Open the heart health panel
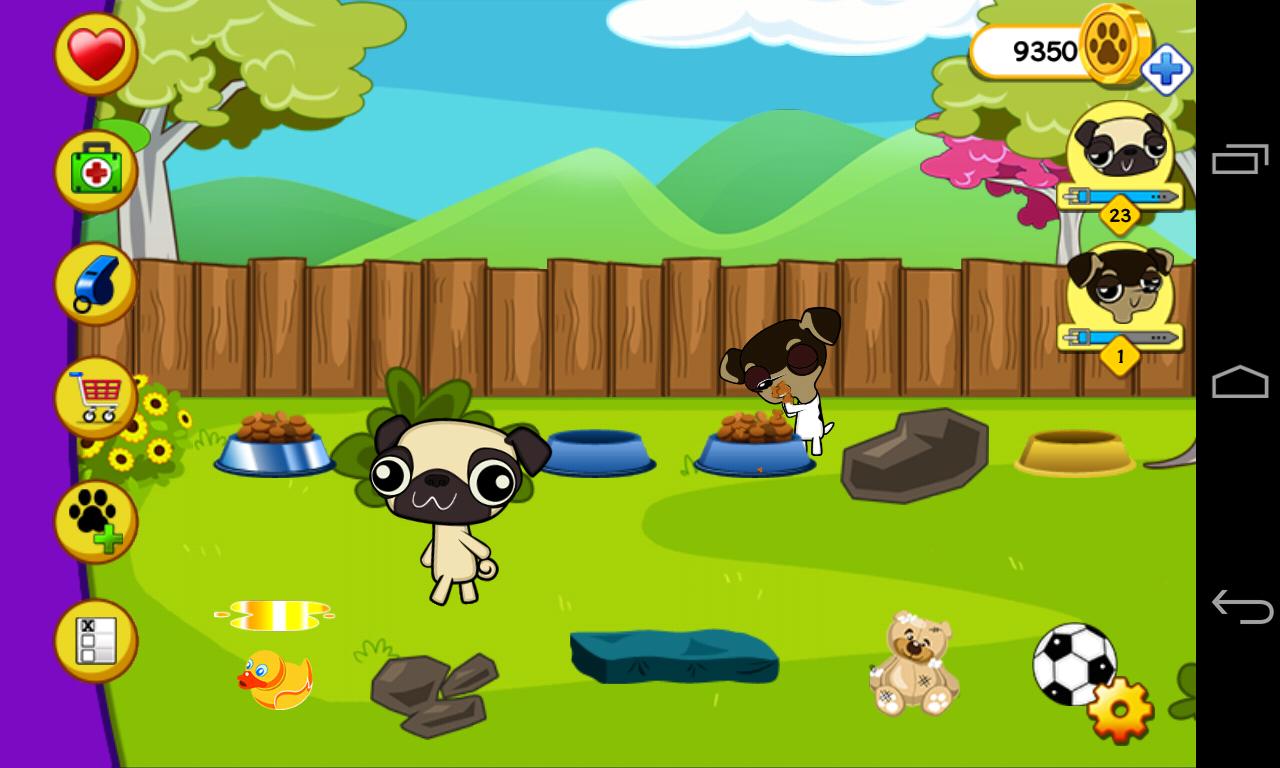The image size is (1280, 768). (93, 52)
